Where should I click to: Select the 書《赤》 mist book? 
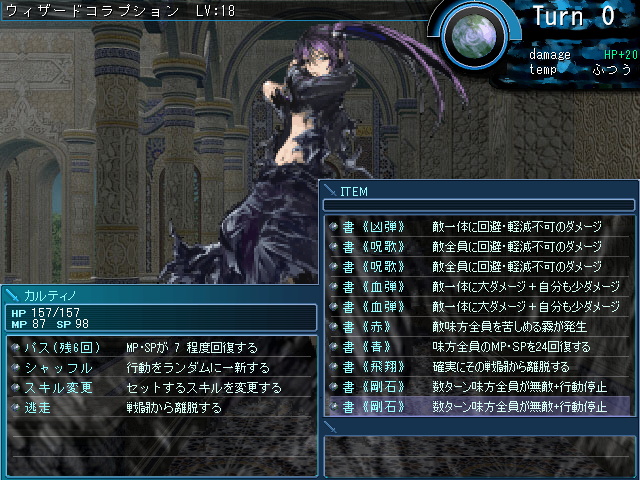pyautogui.click(x=362, y=326)
